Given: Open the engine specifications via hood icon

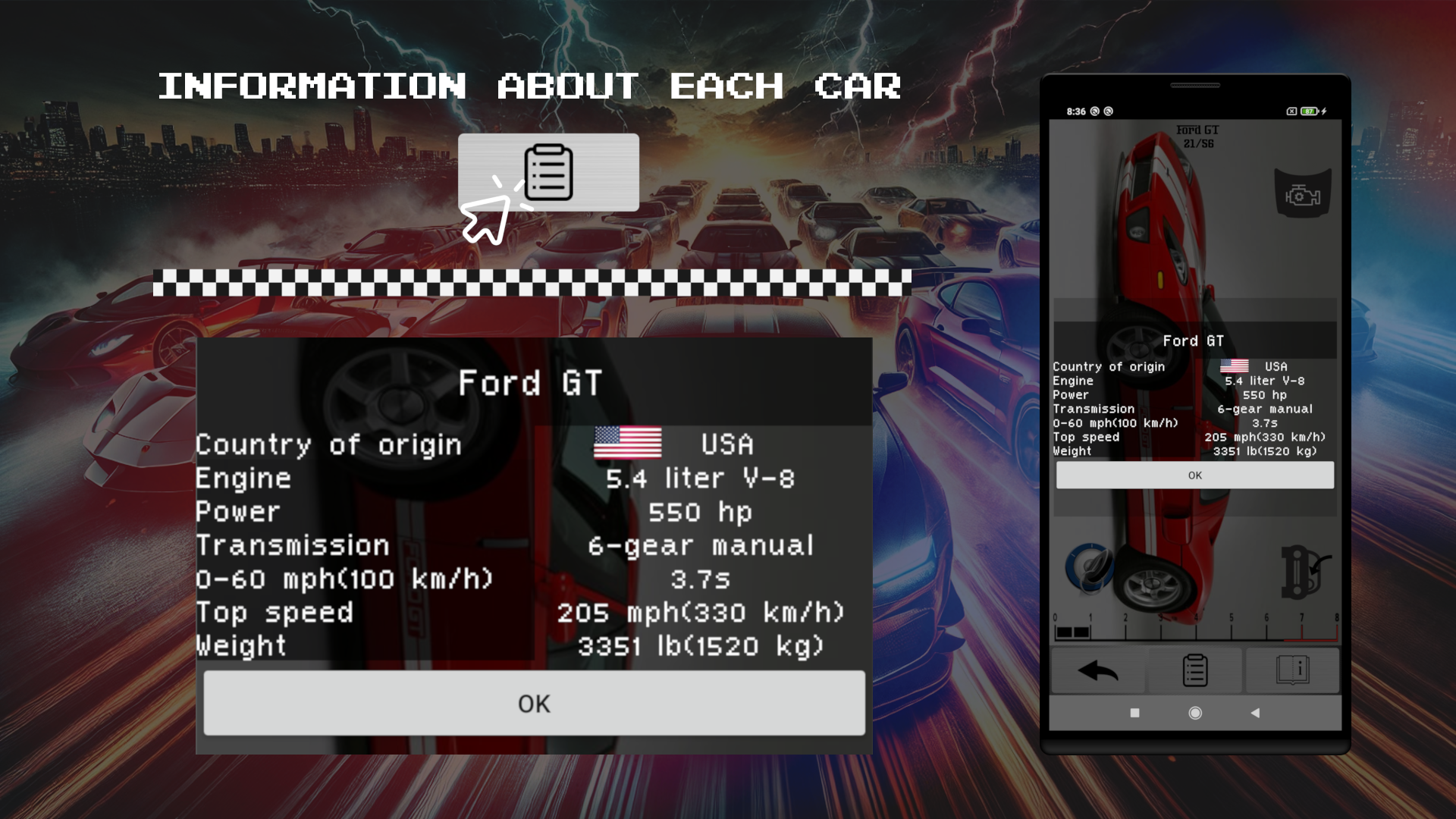Looking at the screenshot, I should coord(1303,191).
